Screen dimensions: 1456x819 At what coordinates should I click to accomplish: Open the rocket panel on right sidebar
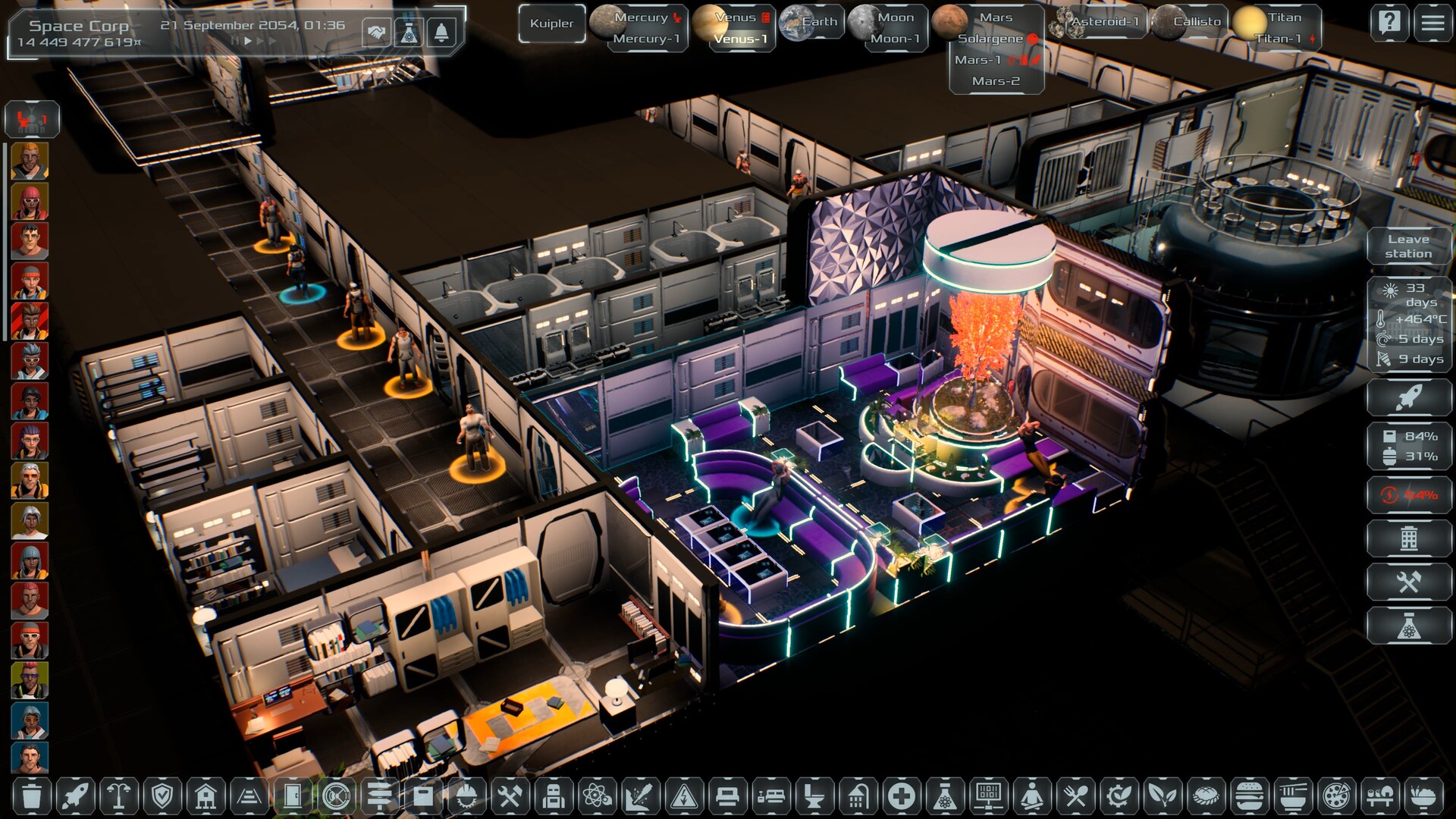pyautogui.click(x=1408, y=397)
